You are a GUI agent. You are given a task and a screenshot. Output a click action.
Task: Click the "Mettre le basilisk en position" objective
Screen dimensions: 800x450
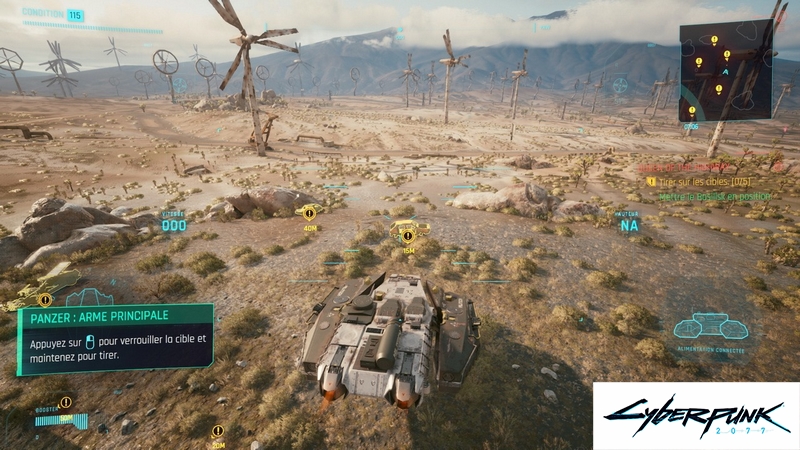click(x=715, y=197)
